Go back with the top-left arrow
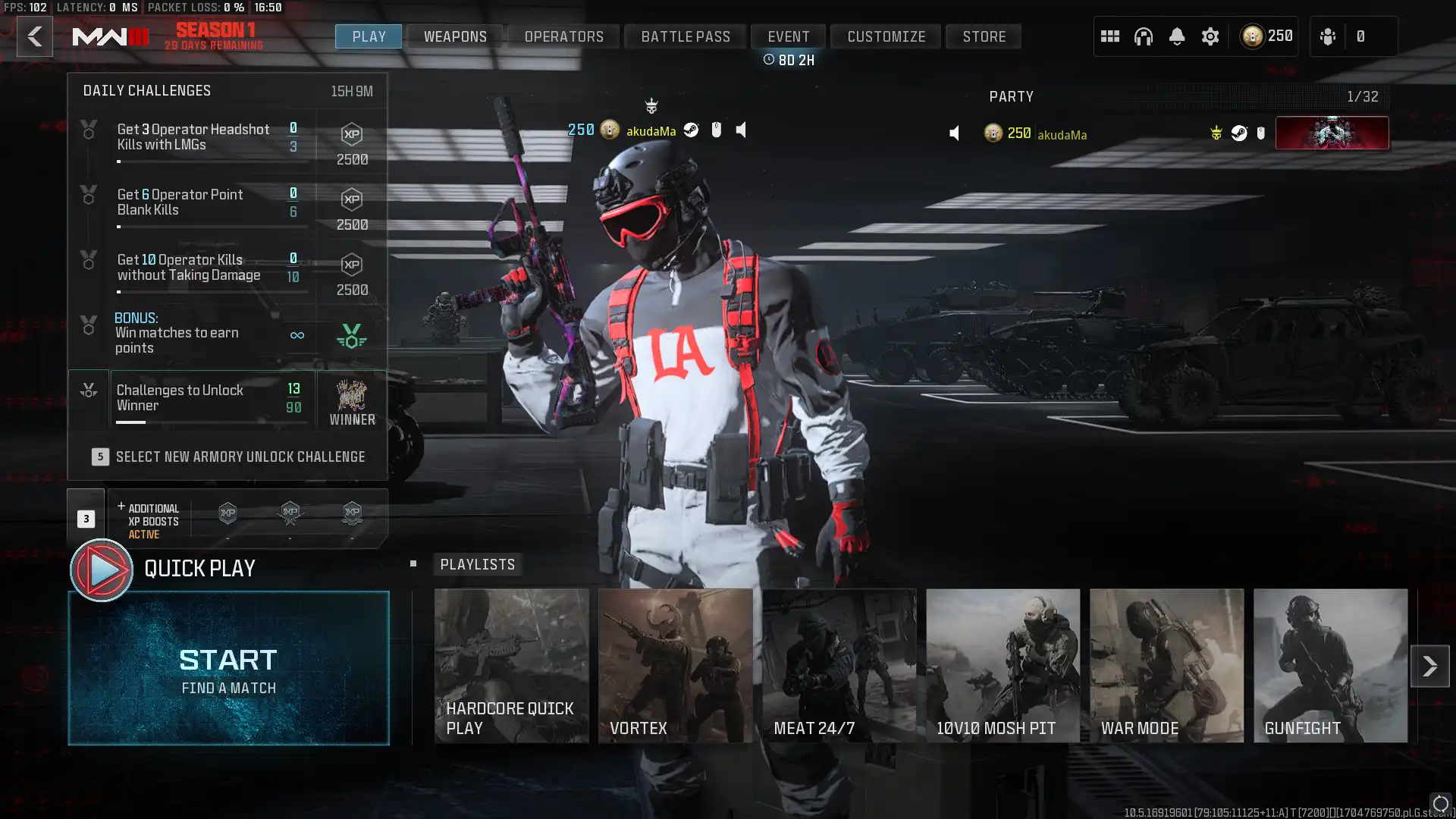1456x819 pixels. [35, 36]
